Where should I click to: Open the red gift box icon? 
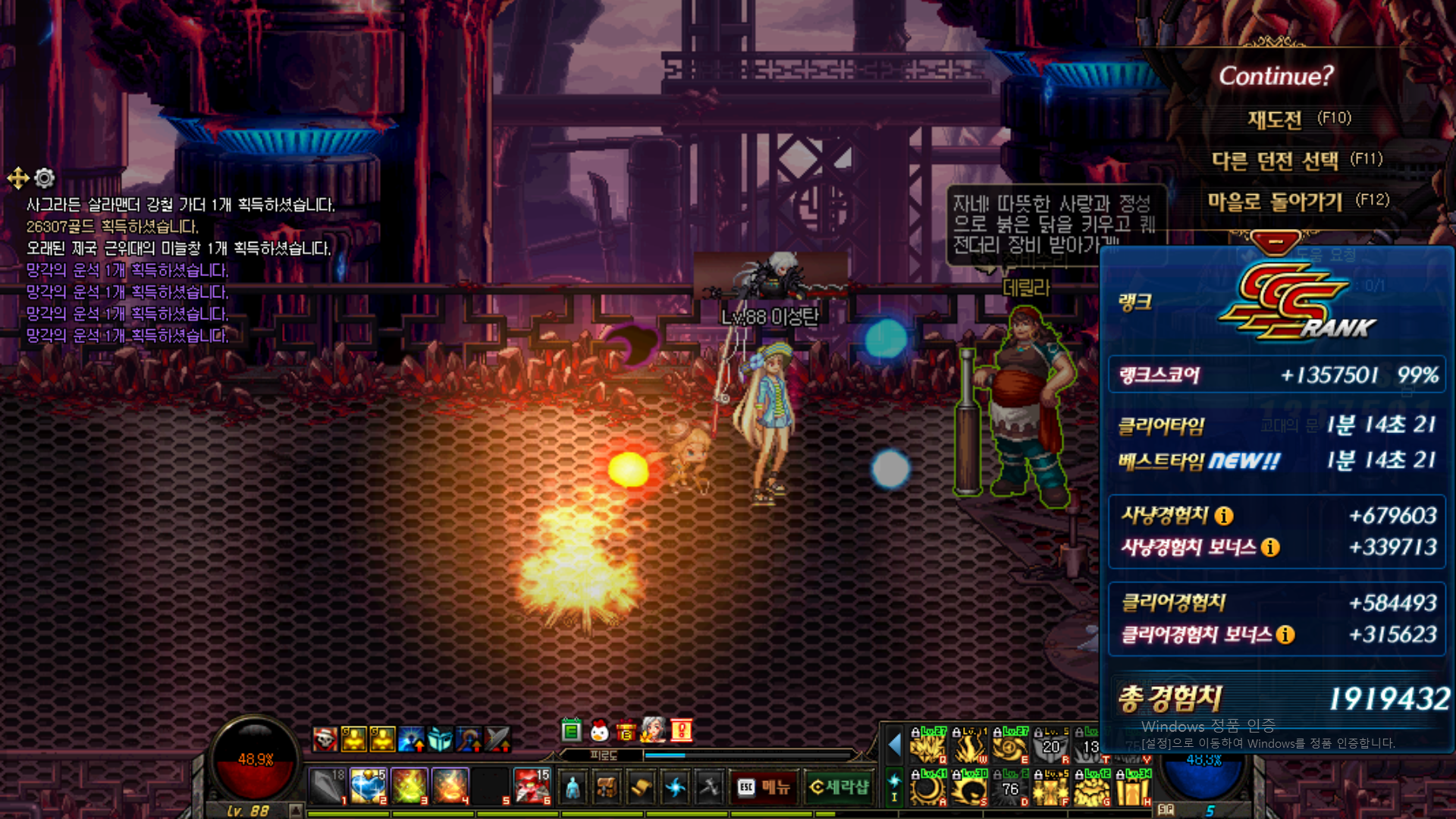[626, 731]
